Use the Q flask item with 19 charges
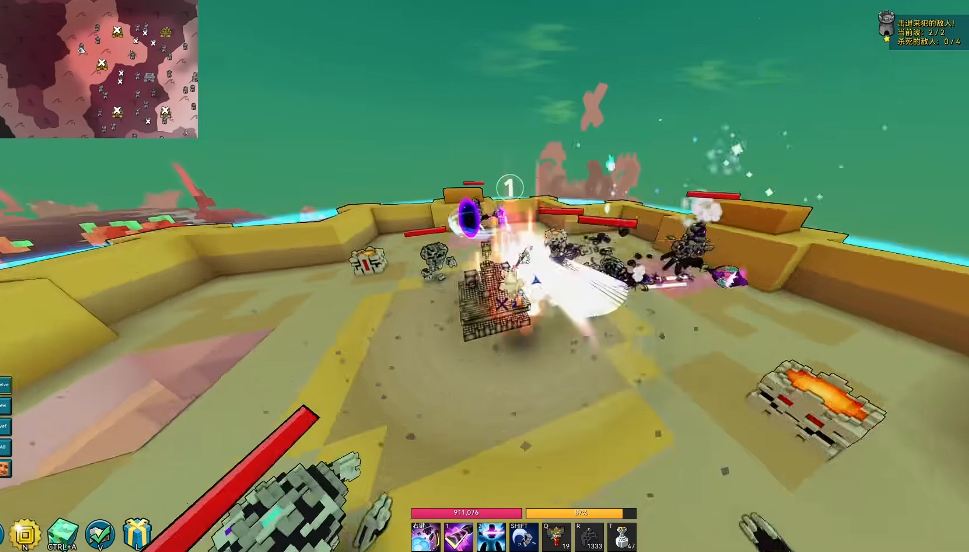This screenshot has width=969, height=552. pyautogui.click(x=556, y=537)
